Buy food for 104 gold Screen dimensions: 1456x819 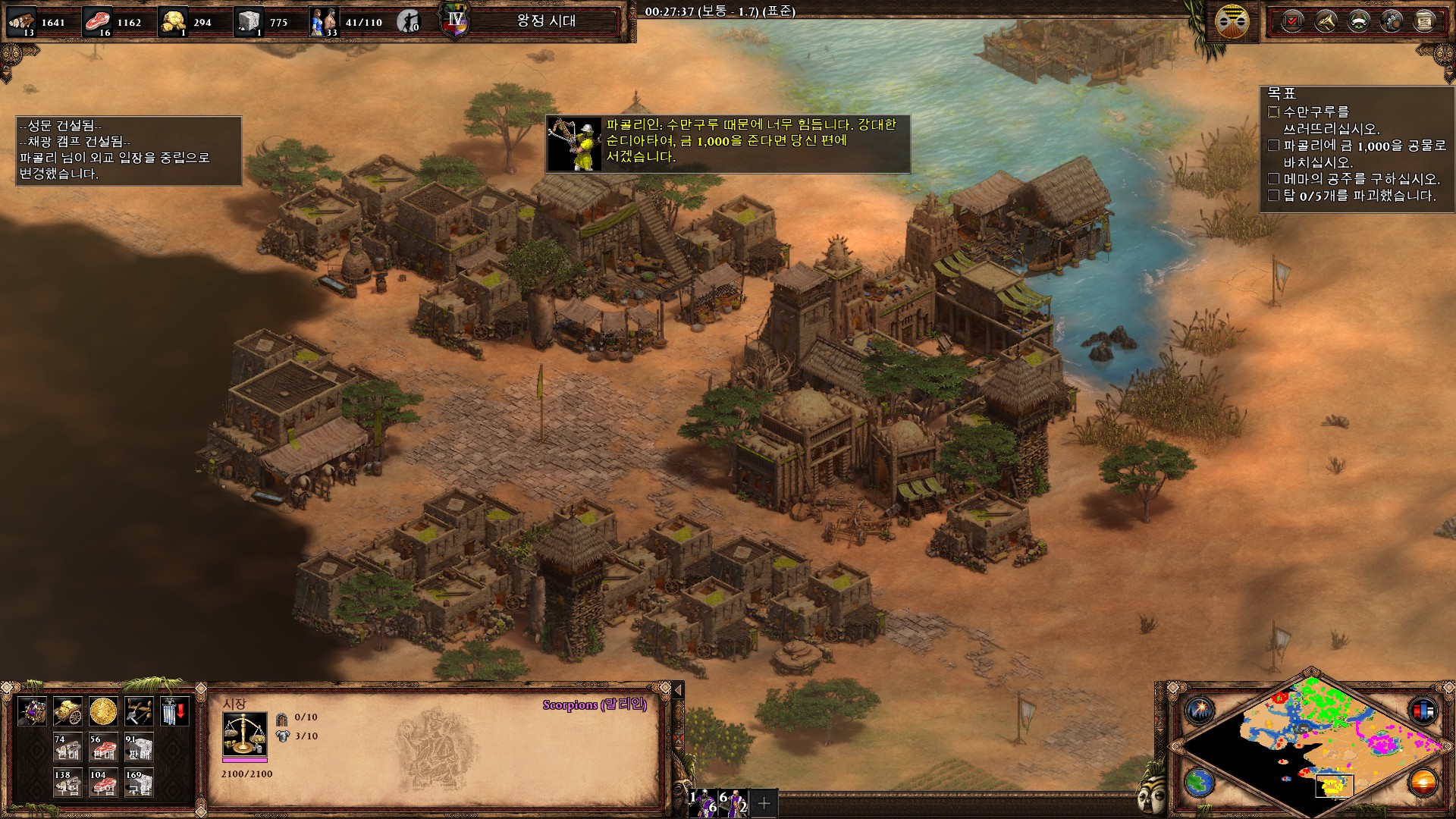[x=103, y=783]
